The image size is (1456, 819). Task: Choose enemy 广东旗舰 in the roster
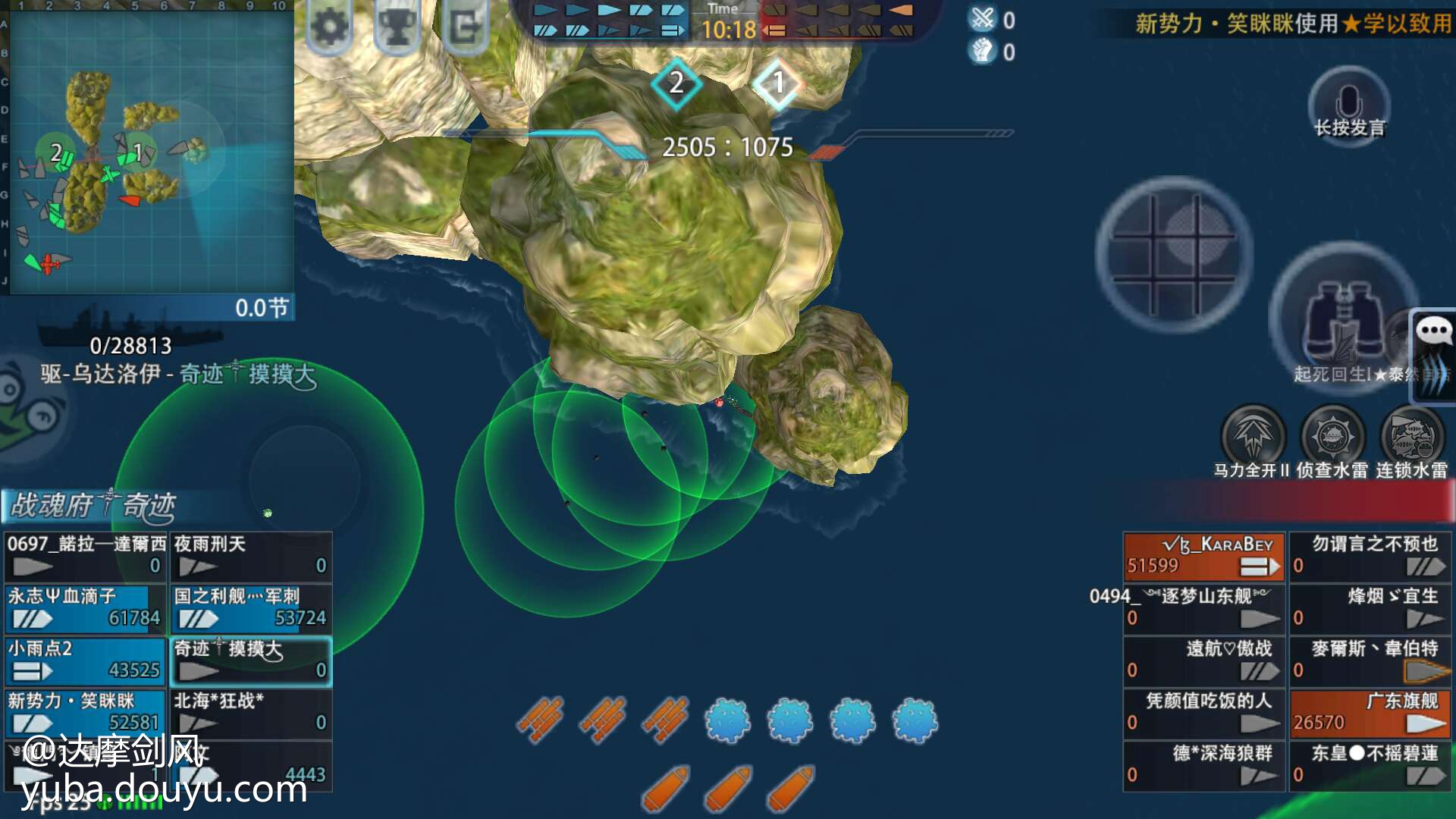pyautogui.click(x=1370, y=713)
